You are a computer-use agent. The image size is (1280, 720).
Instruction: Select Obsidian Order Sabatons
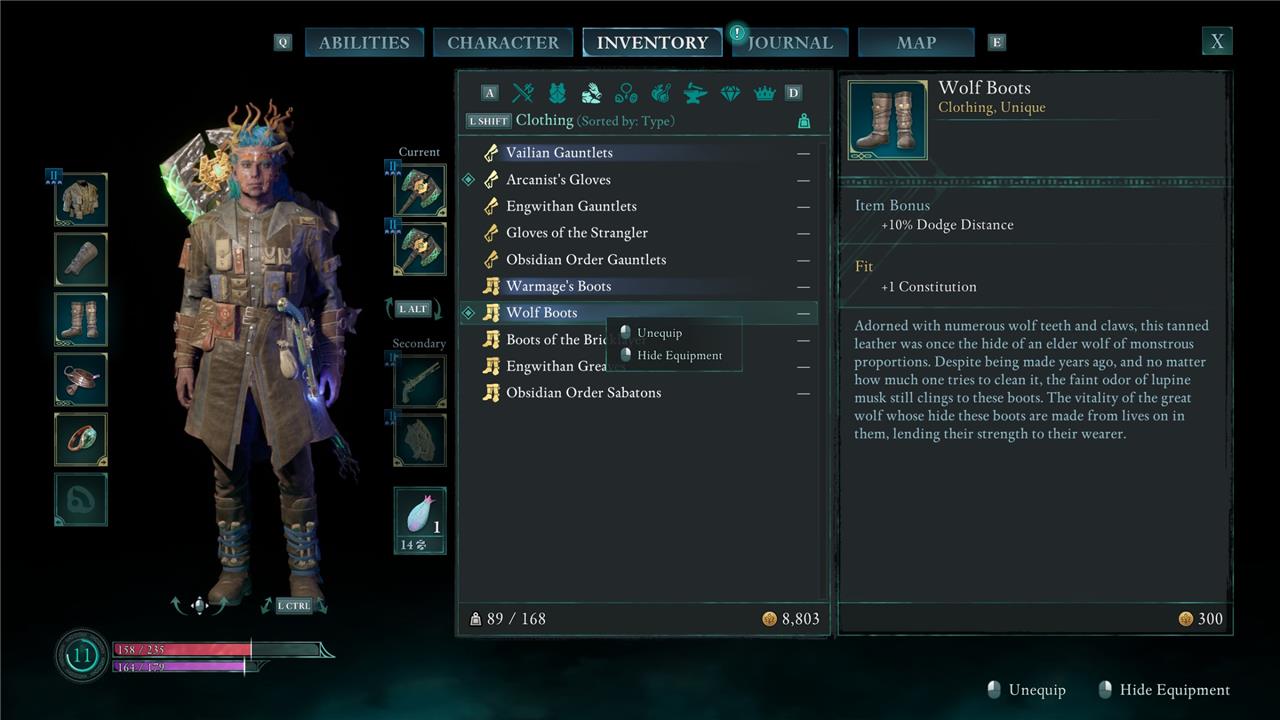click(583, 393)
